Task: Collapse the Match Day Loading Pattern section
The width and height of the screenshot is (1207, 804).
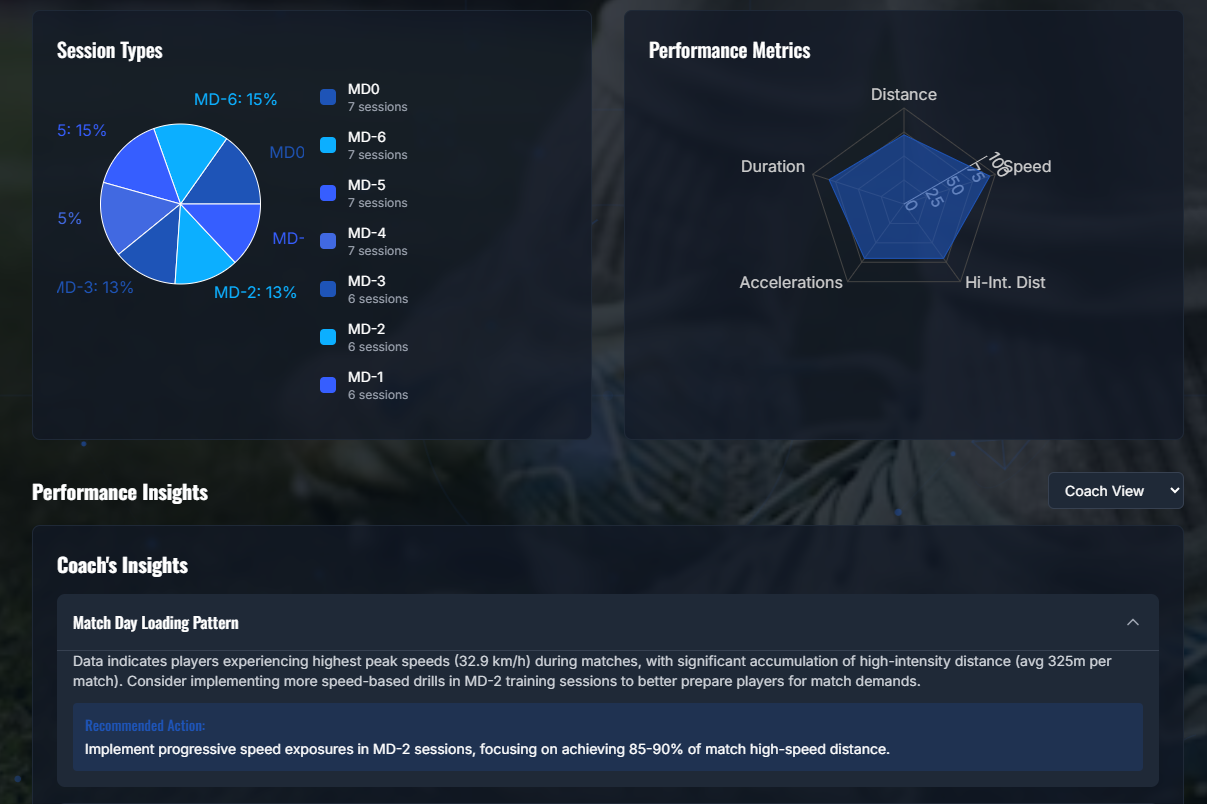Action: 1132,623
